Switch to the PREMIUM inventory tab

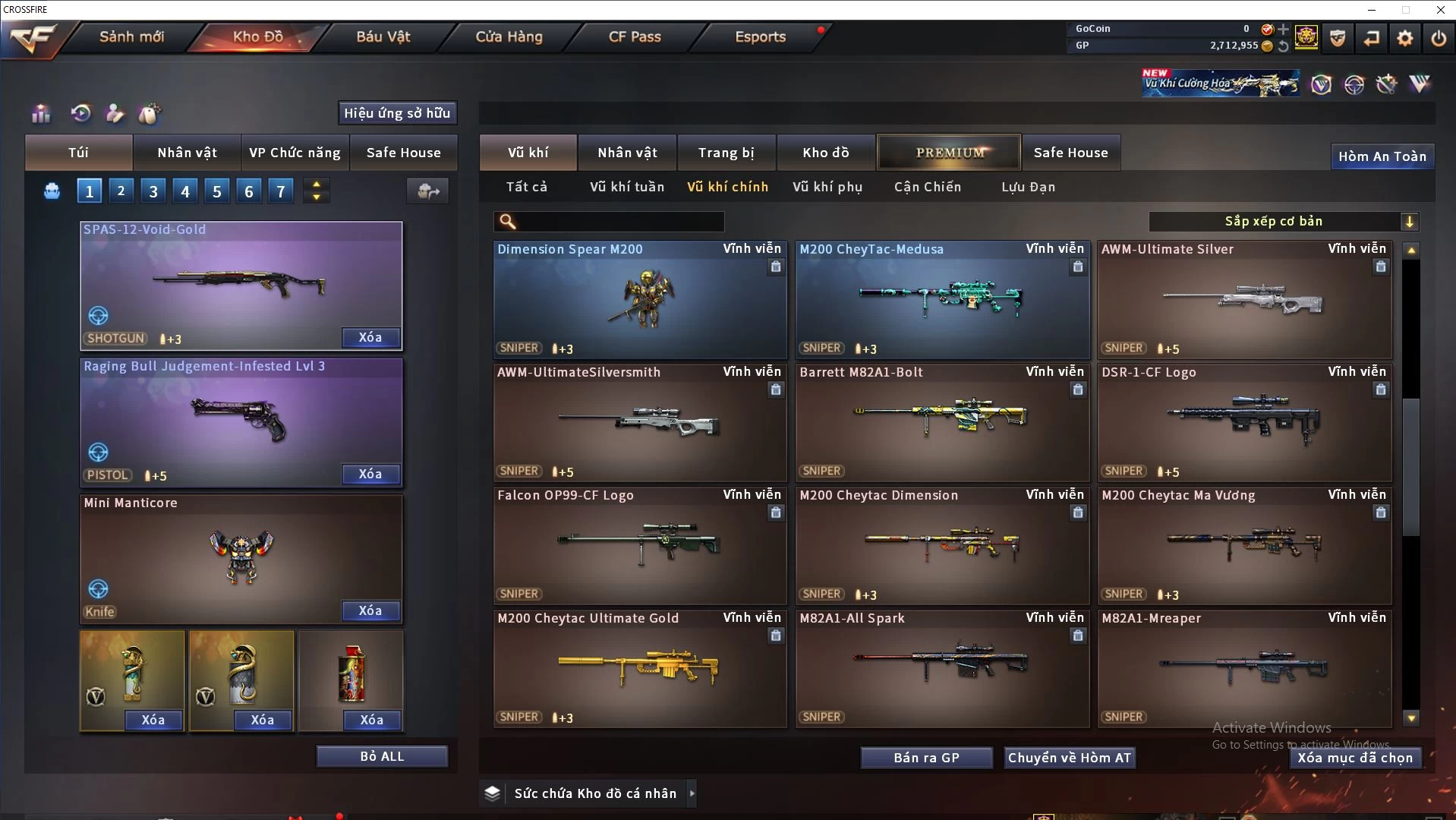point(949,153)
